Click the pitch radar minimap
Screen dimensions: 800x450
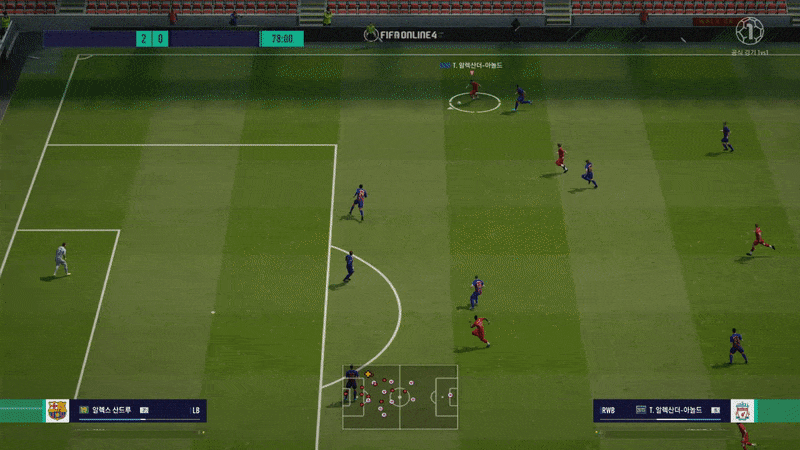400,396
